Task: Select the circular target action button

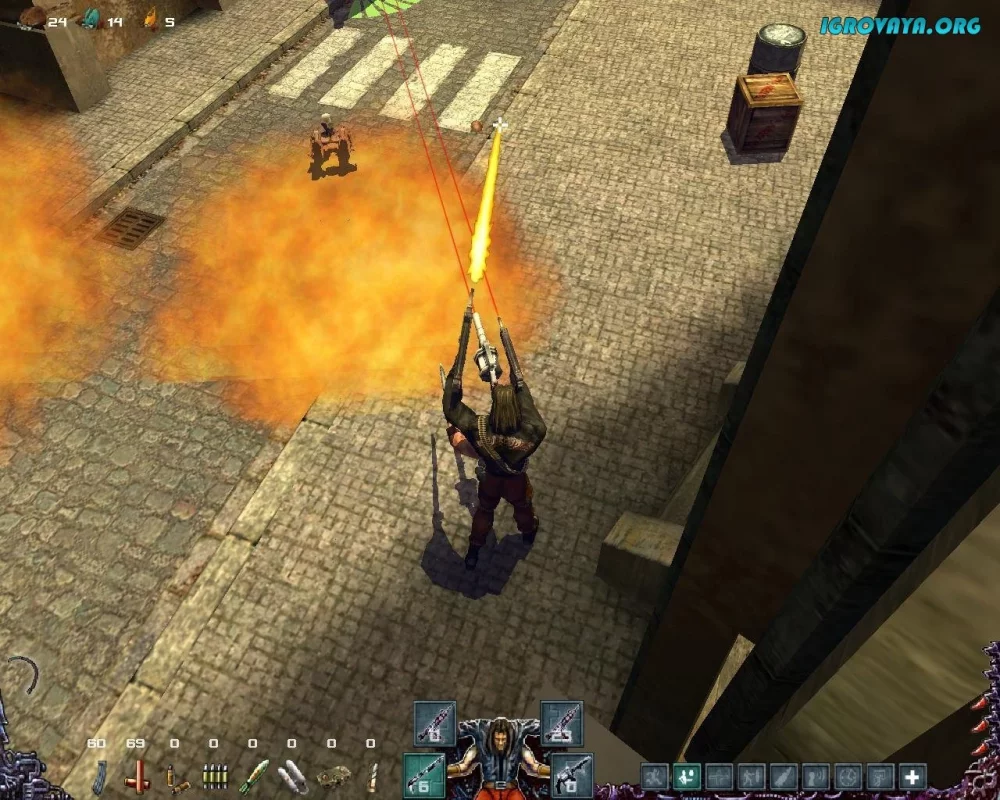Action: click(x=848, y=777)
